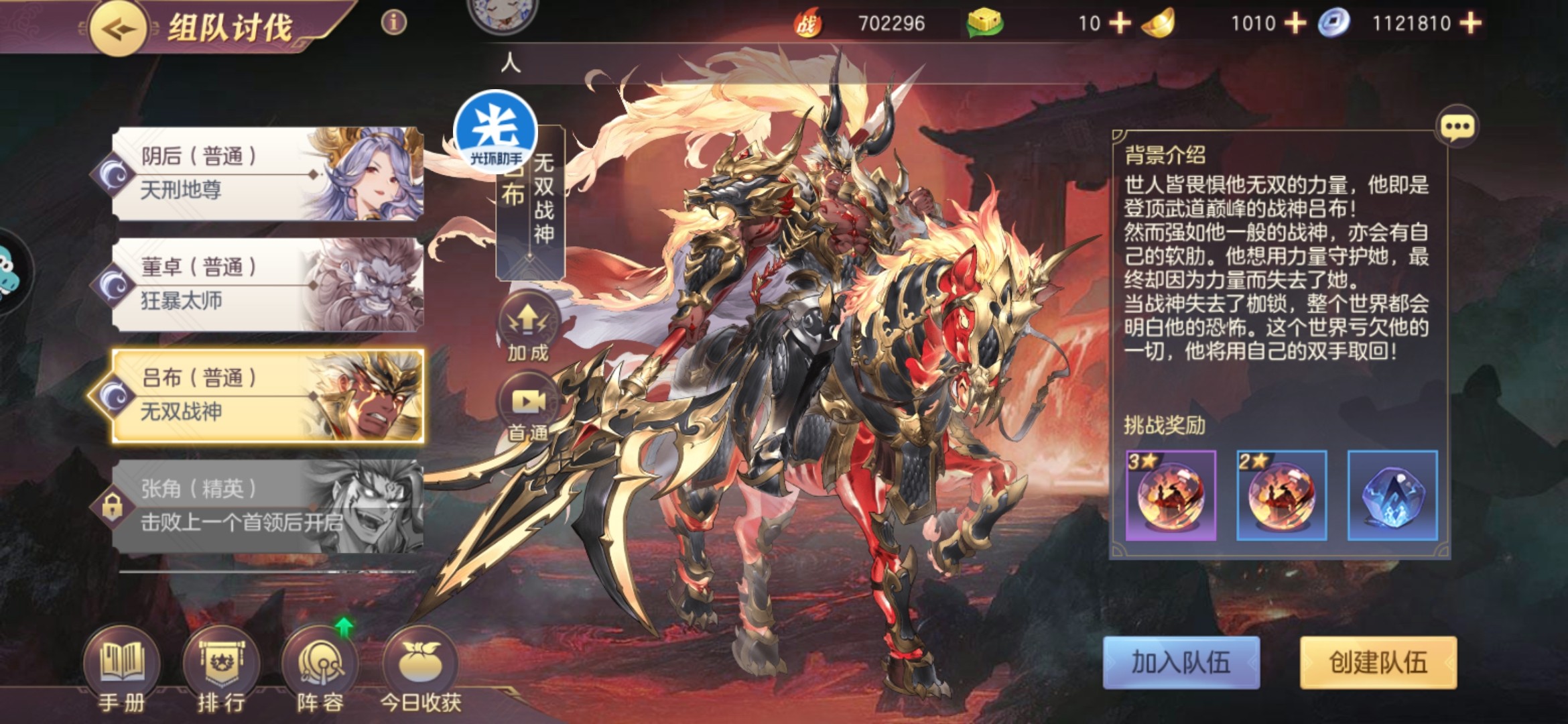Create a team with 创建队伍

(x=1378, y=662)
